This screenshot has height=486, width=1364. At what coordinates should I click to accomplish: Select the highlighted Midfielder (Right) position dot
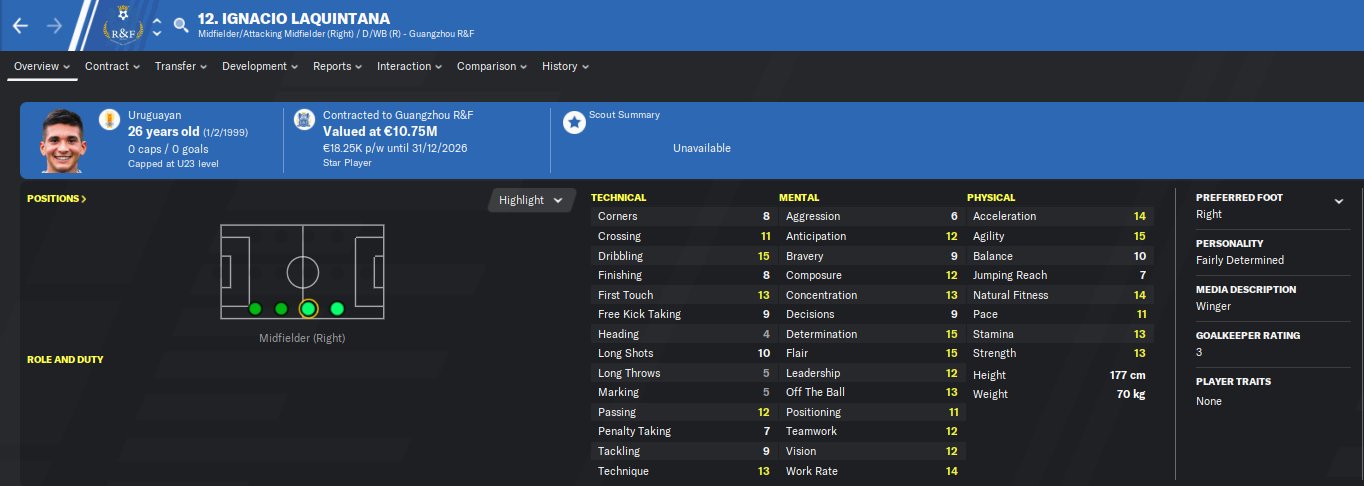pyautogui.click(x=308, y=309)
